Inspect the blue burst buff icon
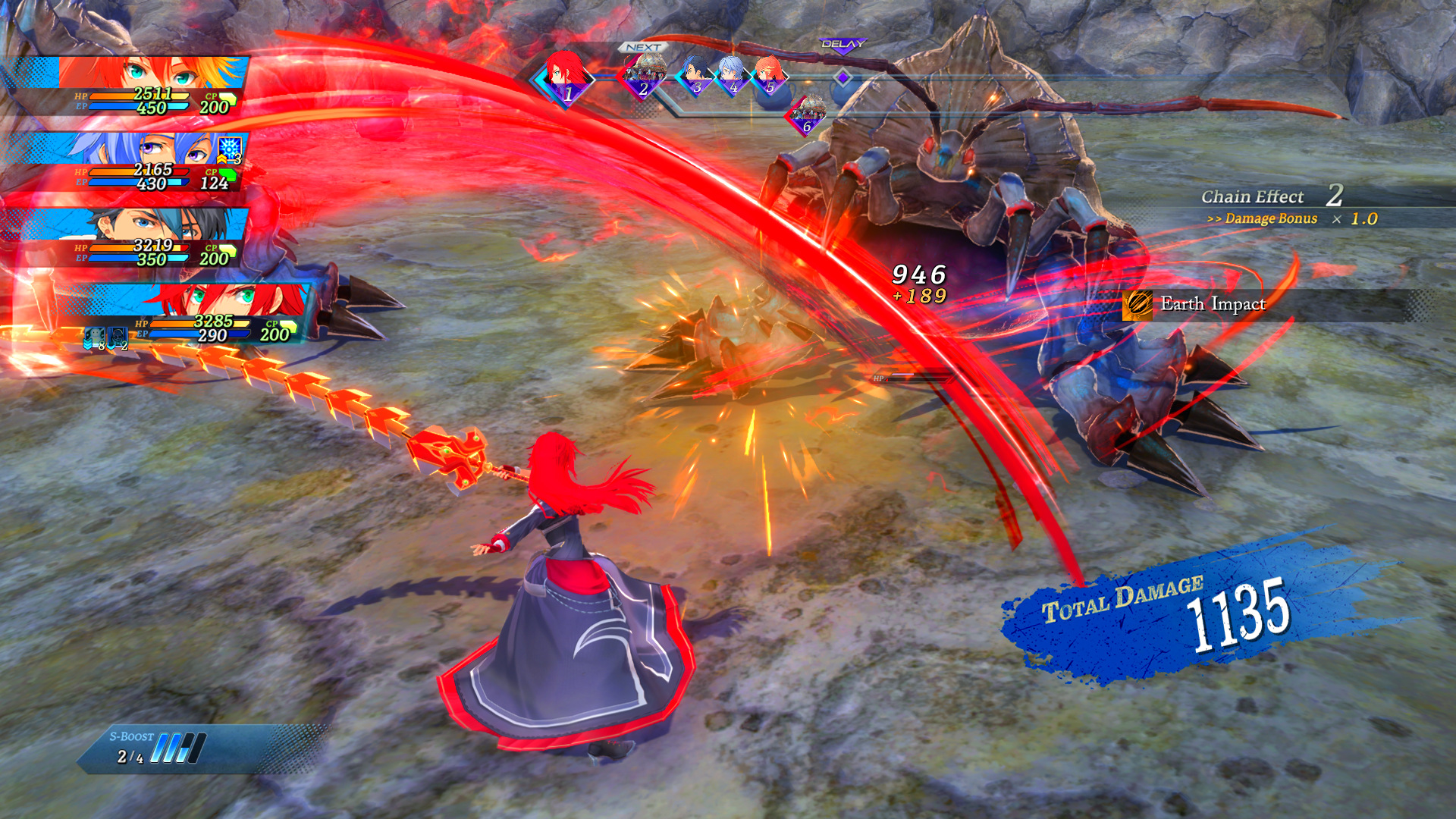 click(230, 148)
